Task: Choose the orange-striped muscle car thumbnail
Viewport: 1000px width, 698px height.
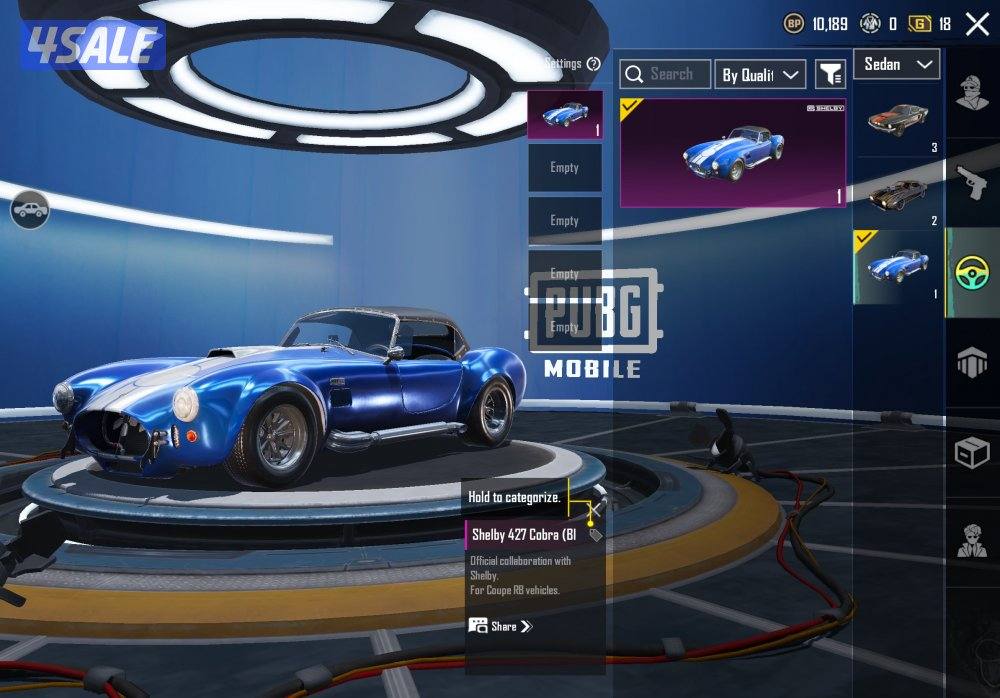Action: [897, 122]
